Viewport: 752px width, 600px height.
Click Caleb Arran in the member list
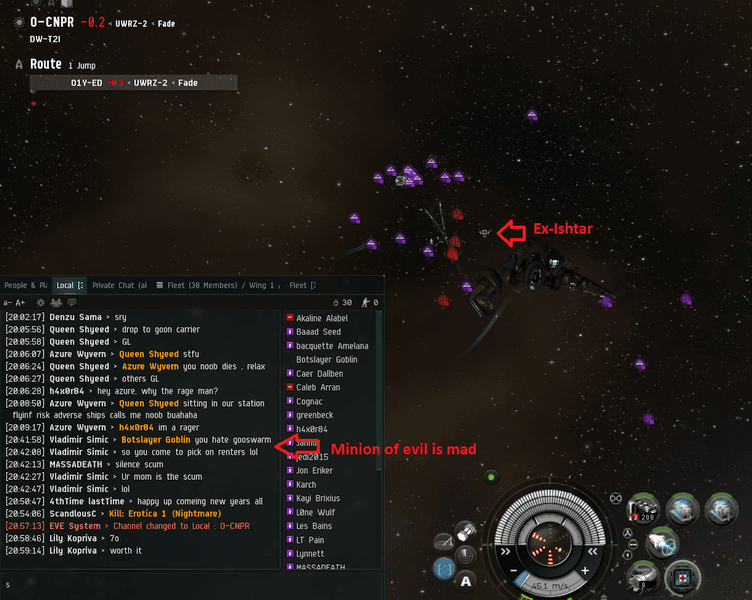pyautogui.click(x=320, y=387)
